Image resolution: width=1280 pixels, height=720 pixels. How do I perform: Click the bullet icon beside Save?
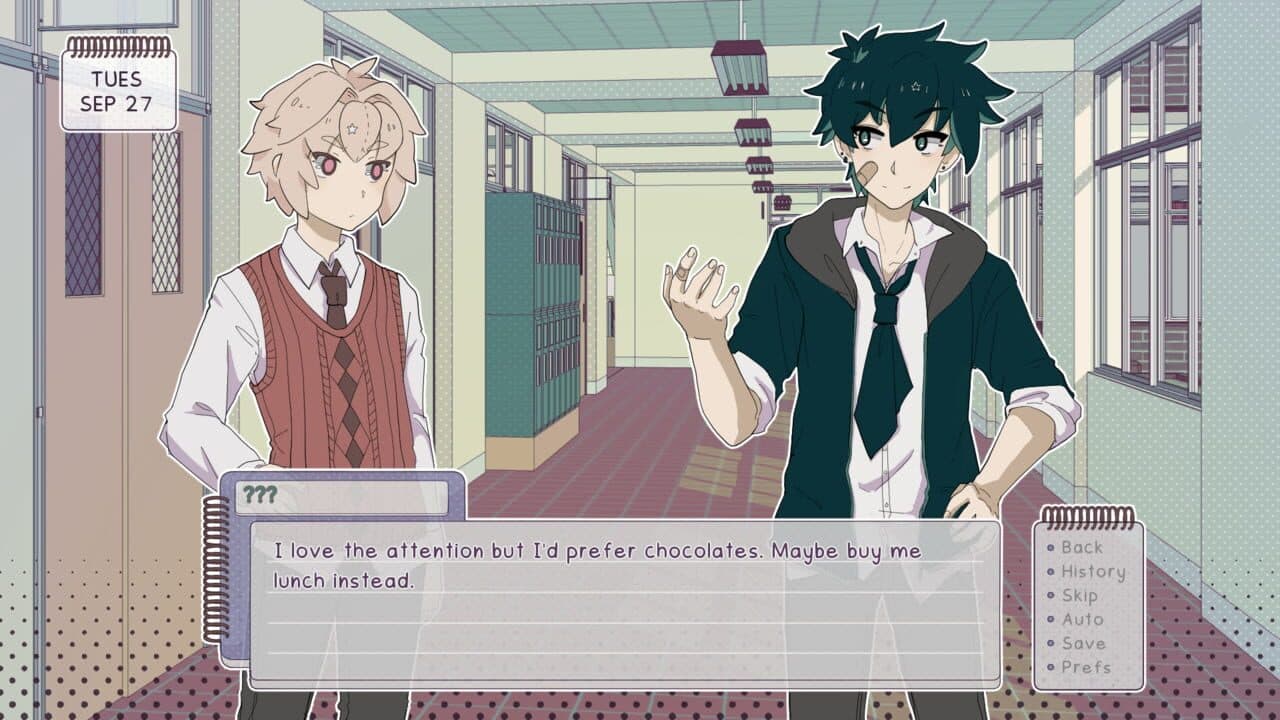pyautogui.click(x=1051, y=642)
